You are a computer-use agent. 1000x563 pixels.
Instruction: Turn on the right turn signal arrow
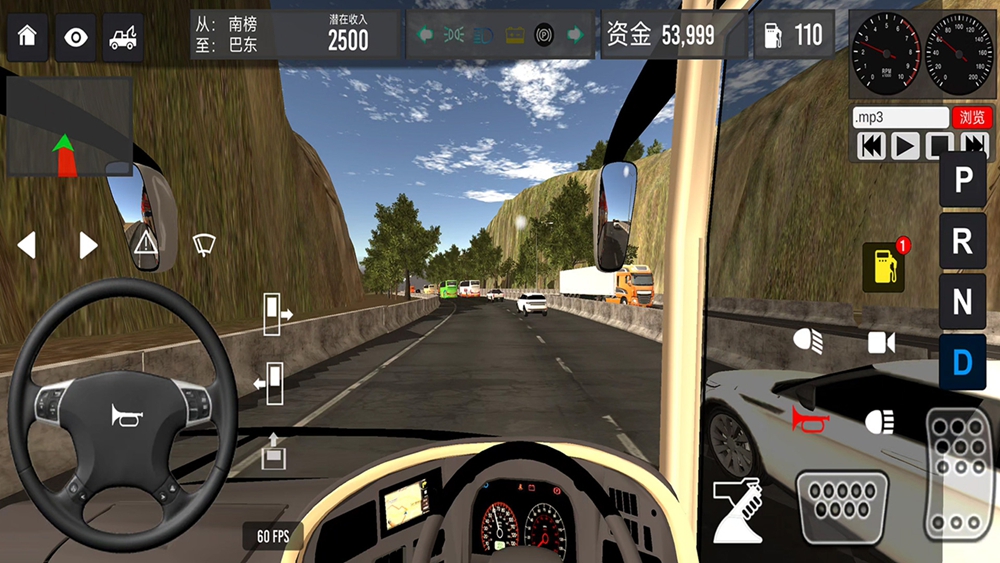88,245
